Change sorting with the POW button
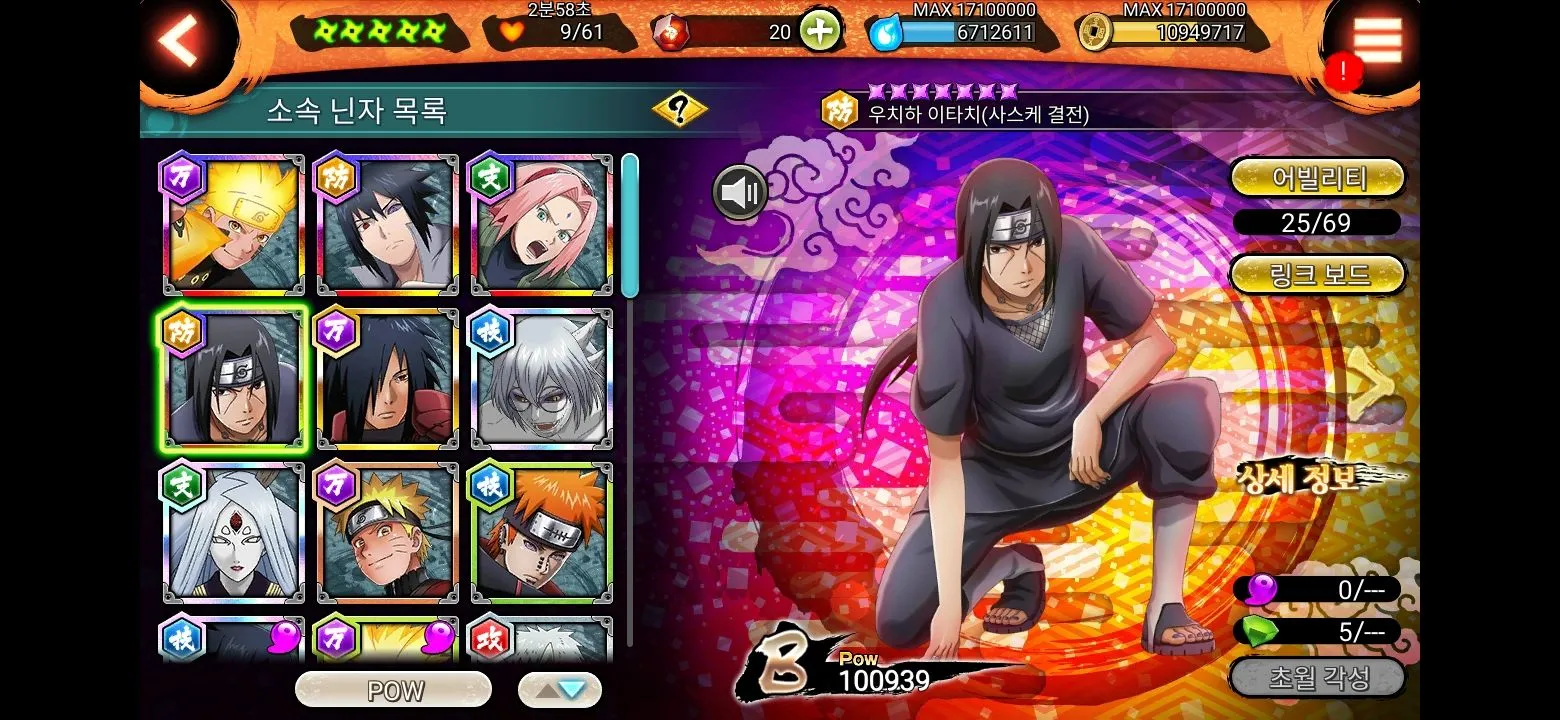 point(394,690)
